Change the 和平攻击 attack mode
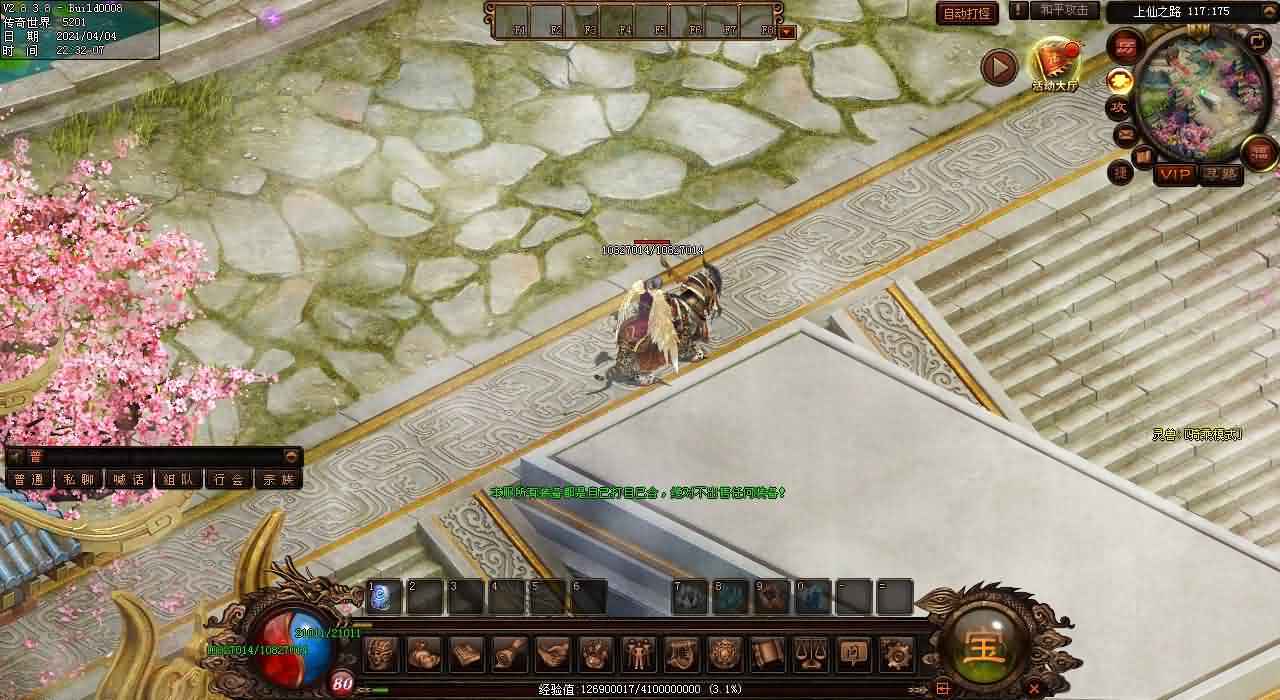Viewport: 1280px width, 700px height. pyautogui.click(x=1064, y=10)
